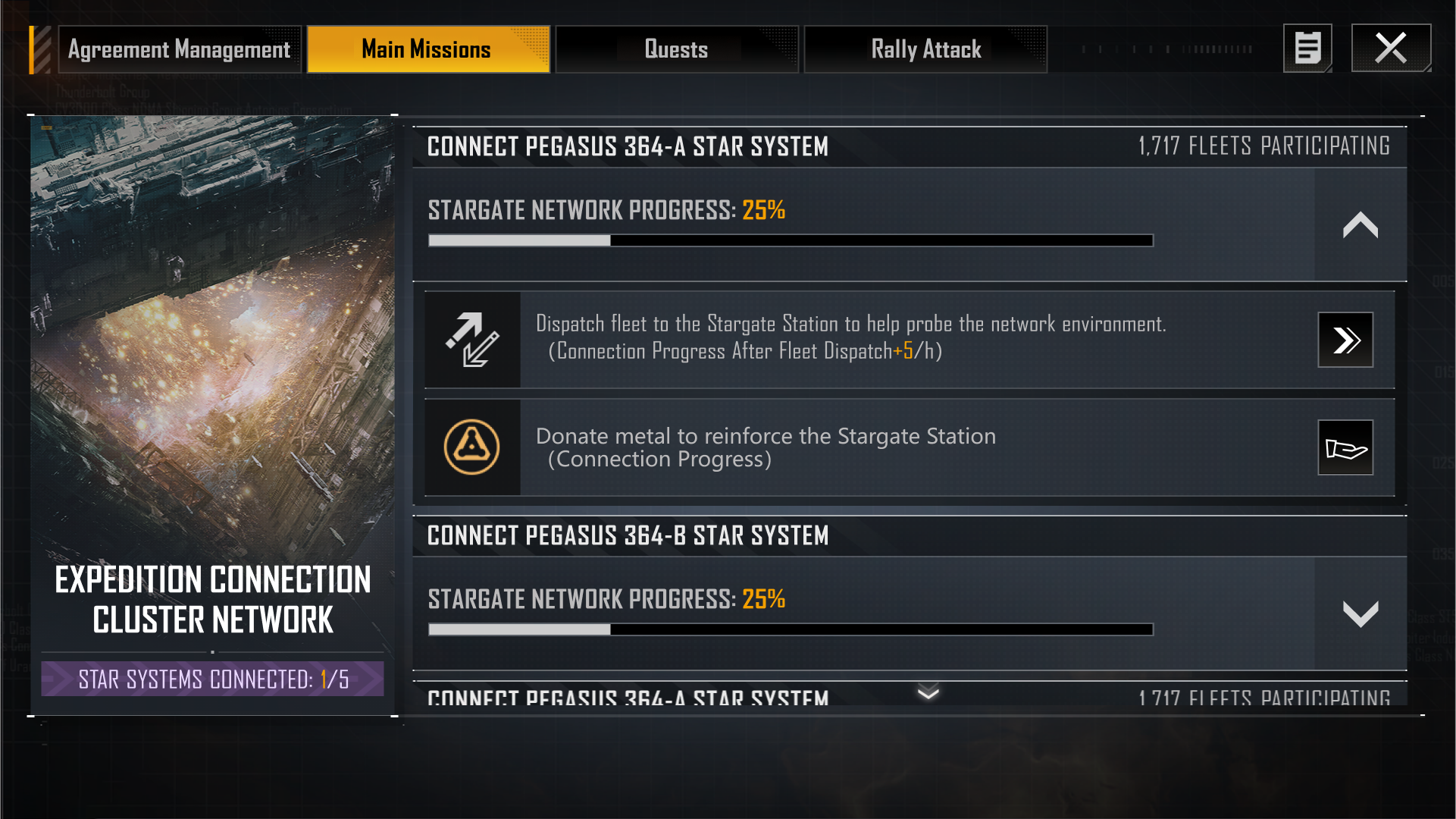Switch to the Rally Attack tab
1456x819 pixels.
click(925, 50)
